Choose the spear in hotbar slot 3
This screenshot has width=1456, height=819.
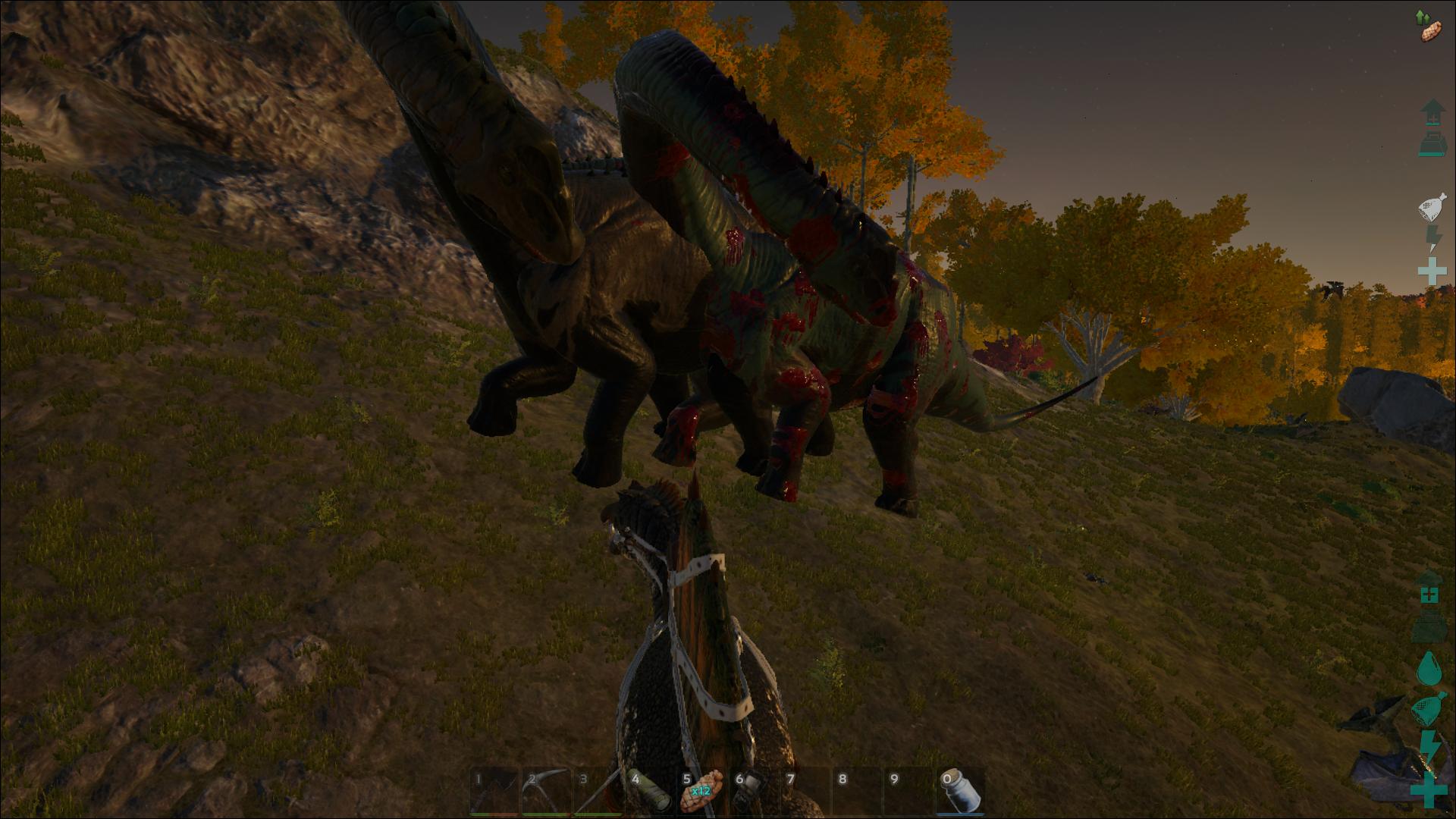(597, 792)
